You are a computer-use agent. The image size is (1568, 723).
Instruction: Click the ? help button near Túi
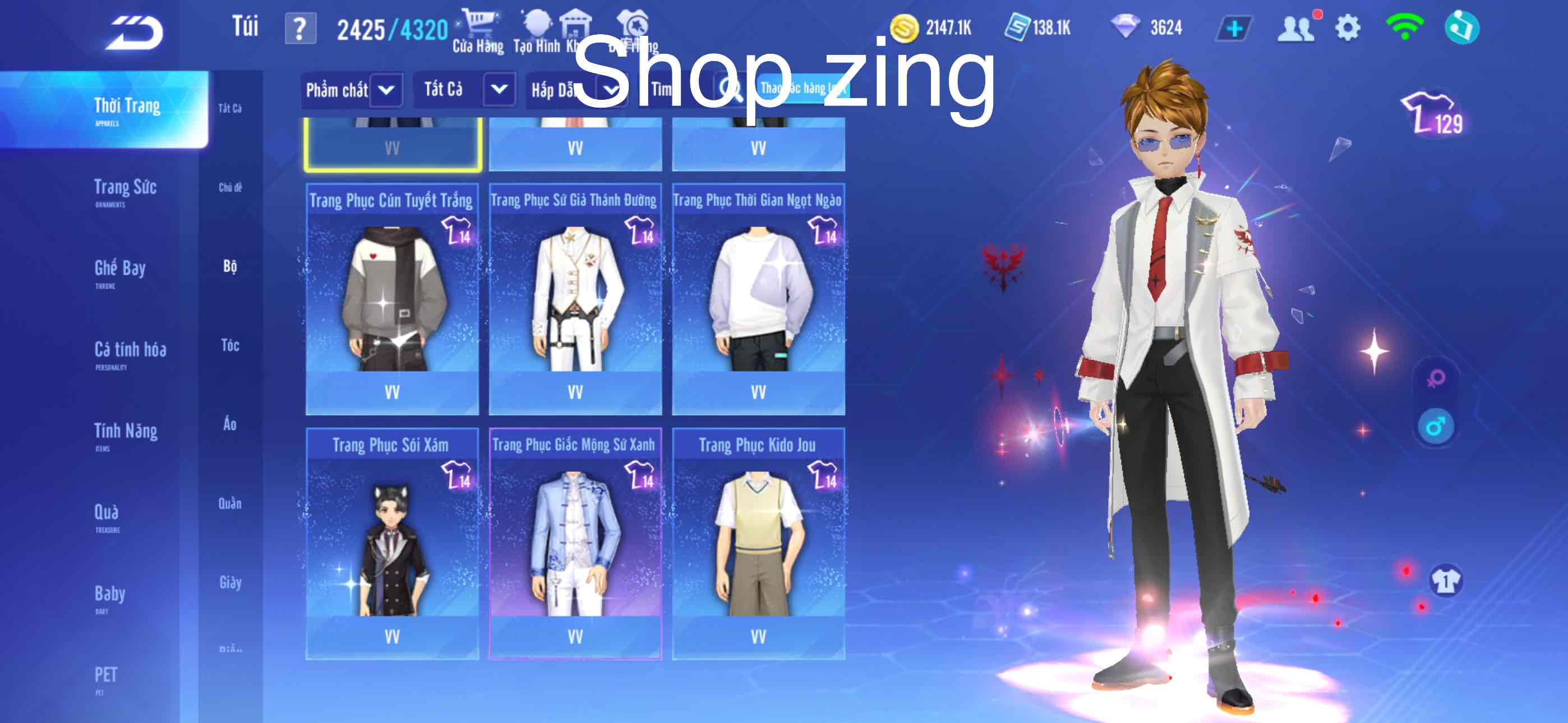pyautogui.click(x=302, y=27)
